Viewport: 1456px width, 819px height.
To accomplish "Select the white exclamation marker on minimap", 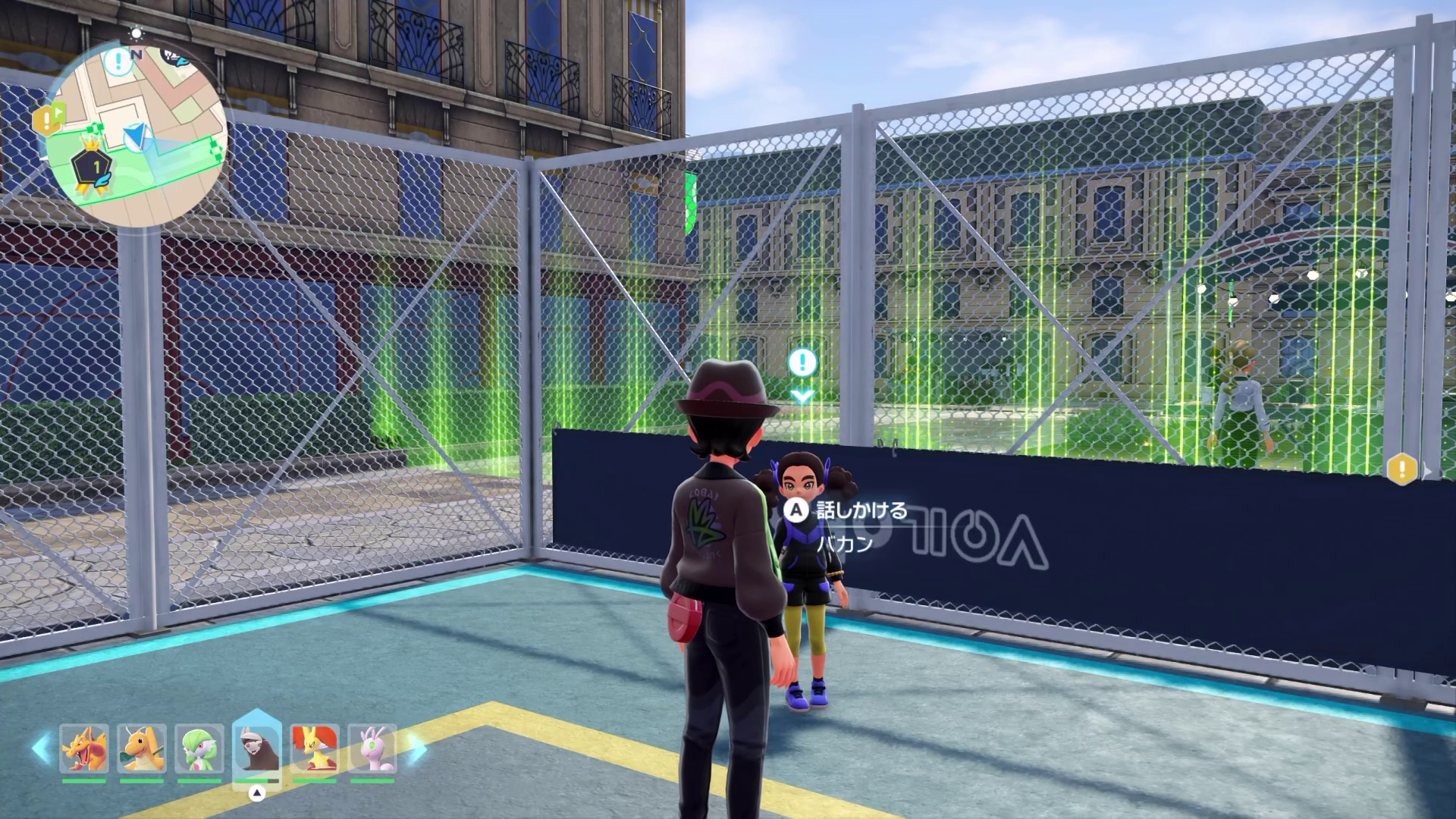I will tap(118, 61).
